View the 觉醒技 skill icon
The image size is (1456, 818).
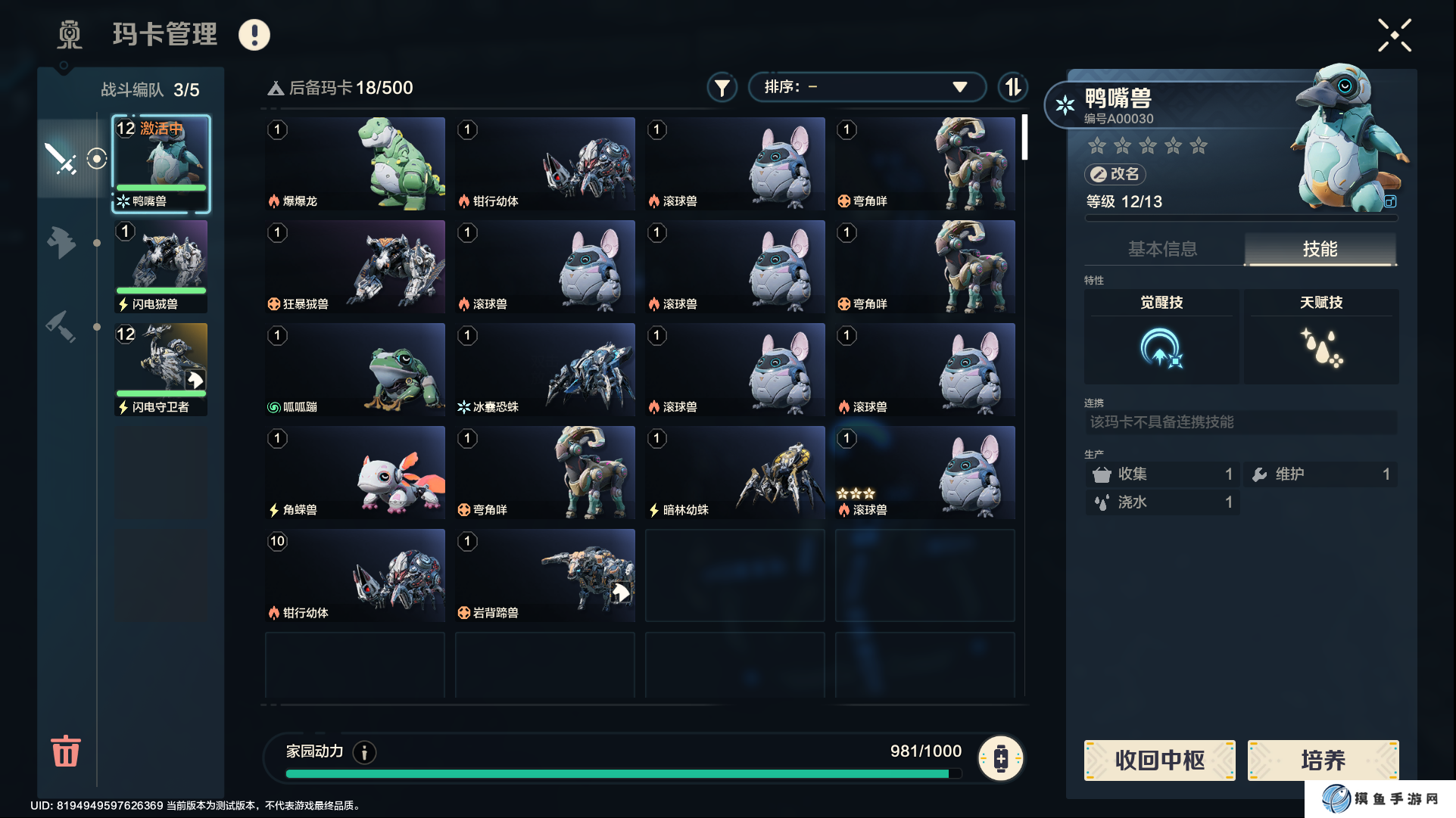[1161, 348]
